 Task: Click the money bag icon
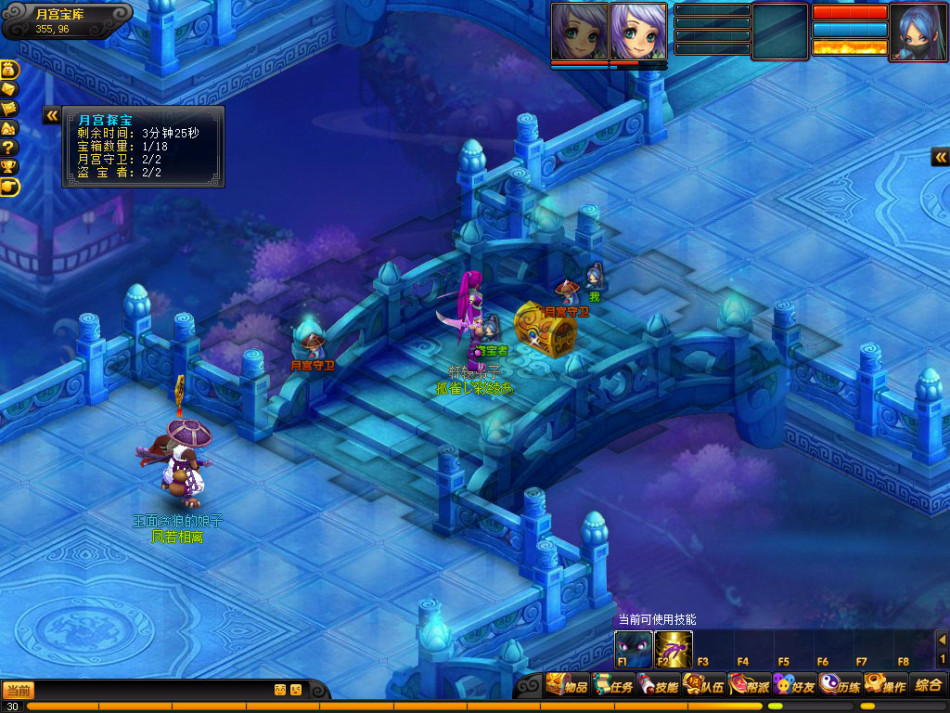[x=9, y=70]
